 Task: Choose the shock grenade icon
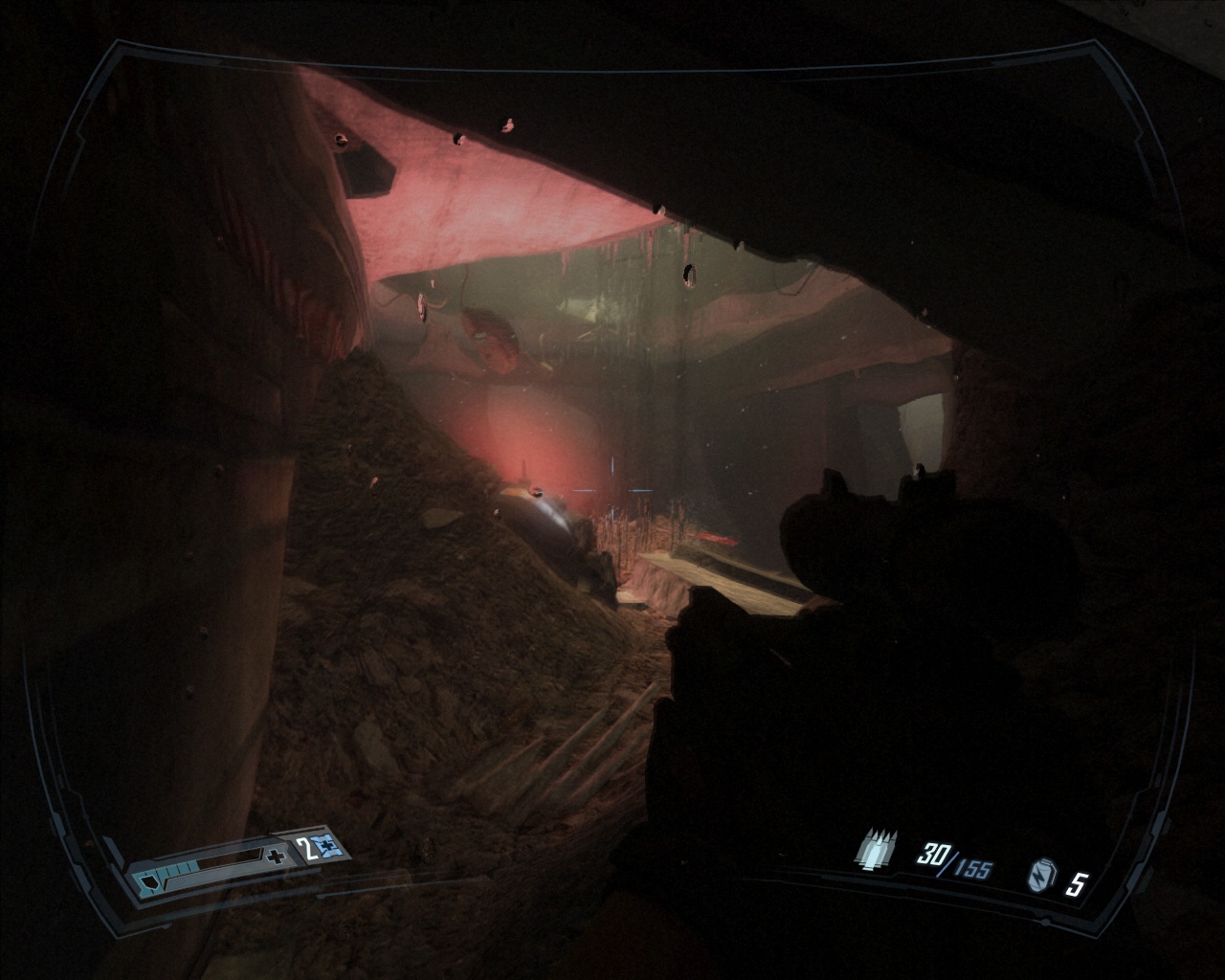pos(1039,877)
